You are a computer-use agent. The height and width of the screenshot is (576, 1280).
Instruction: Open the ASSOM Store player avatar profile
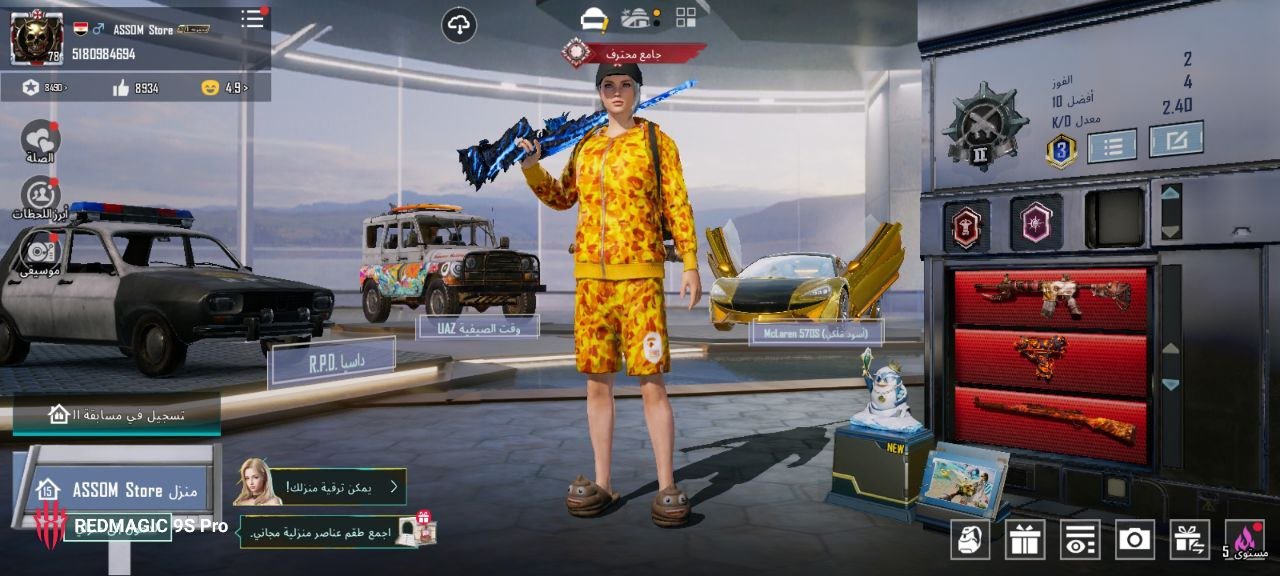click(37, 38)
